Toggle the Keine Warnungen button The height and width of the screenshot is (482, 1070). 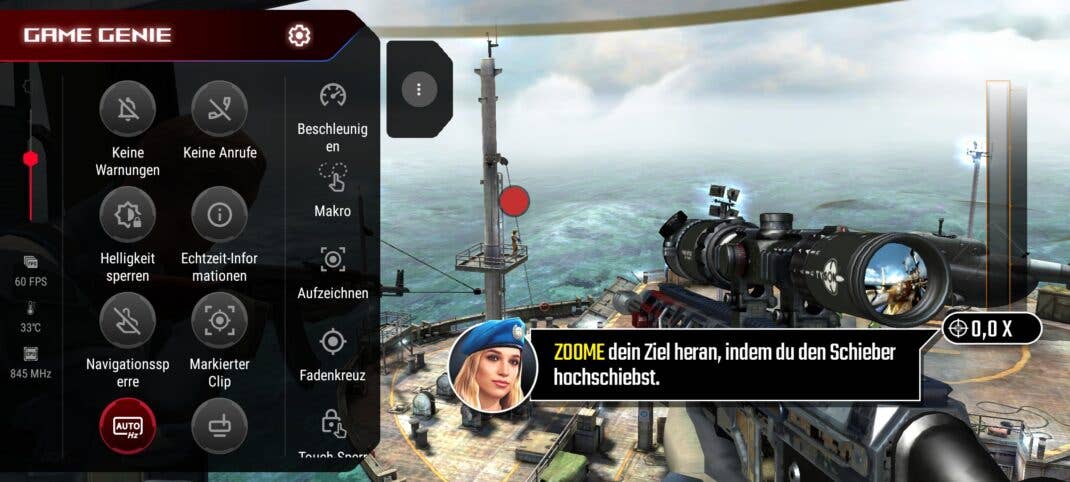point(128,109)
